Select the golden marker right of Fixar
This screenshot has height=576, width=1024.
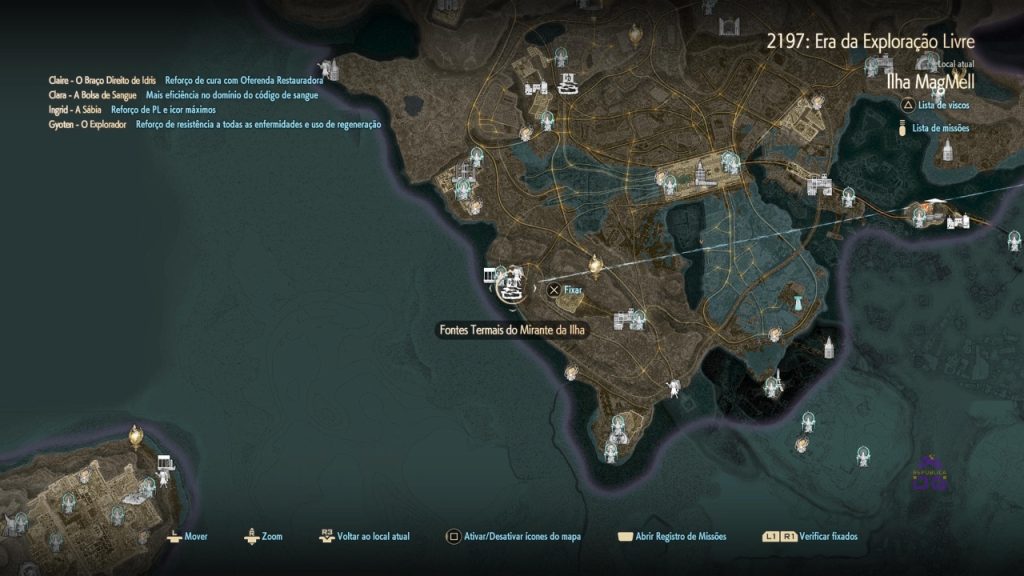[597, 264]
